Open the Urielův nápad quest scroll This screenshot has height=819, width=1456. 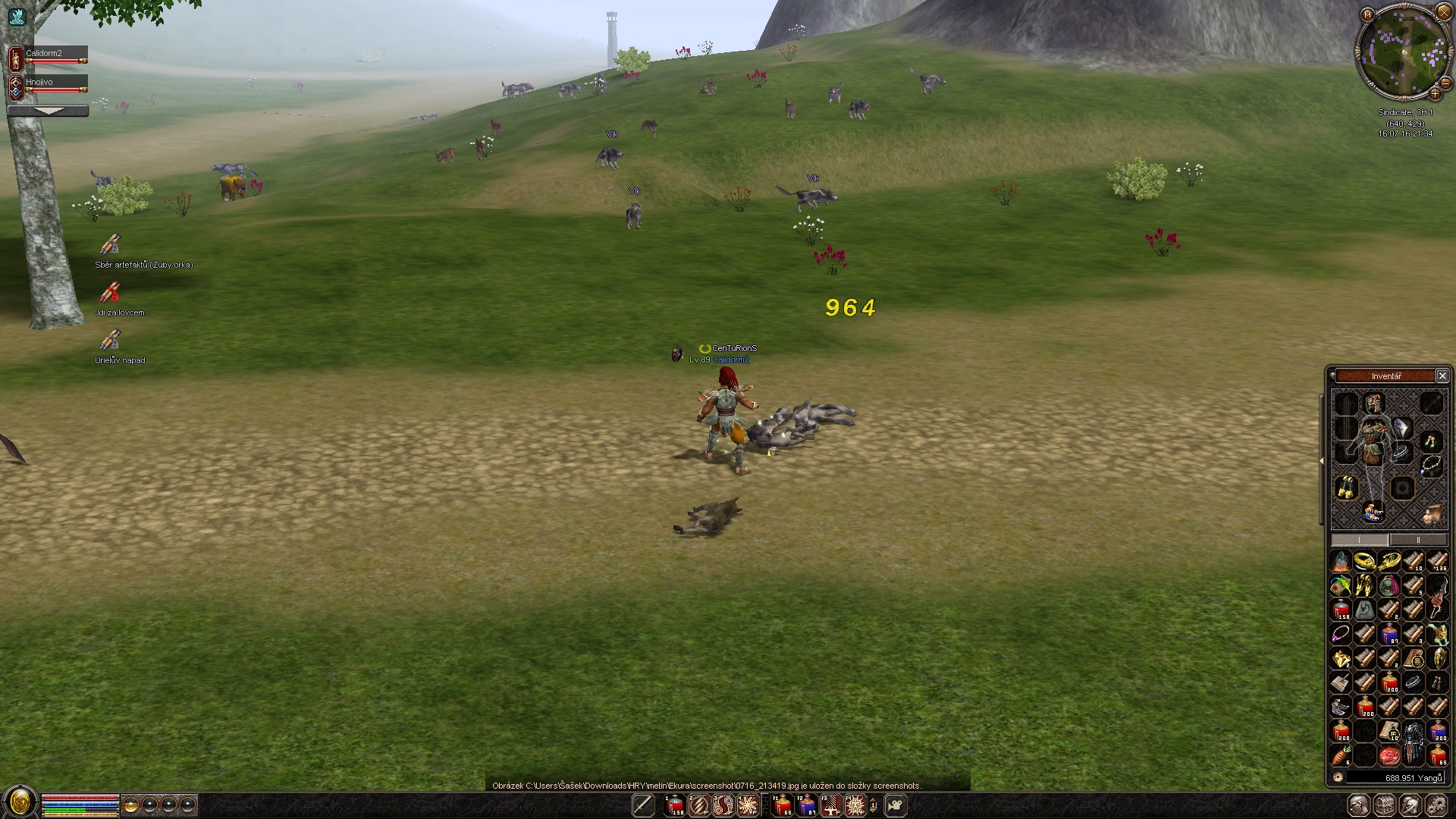coord(111,340)
